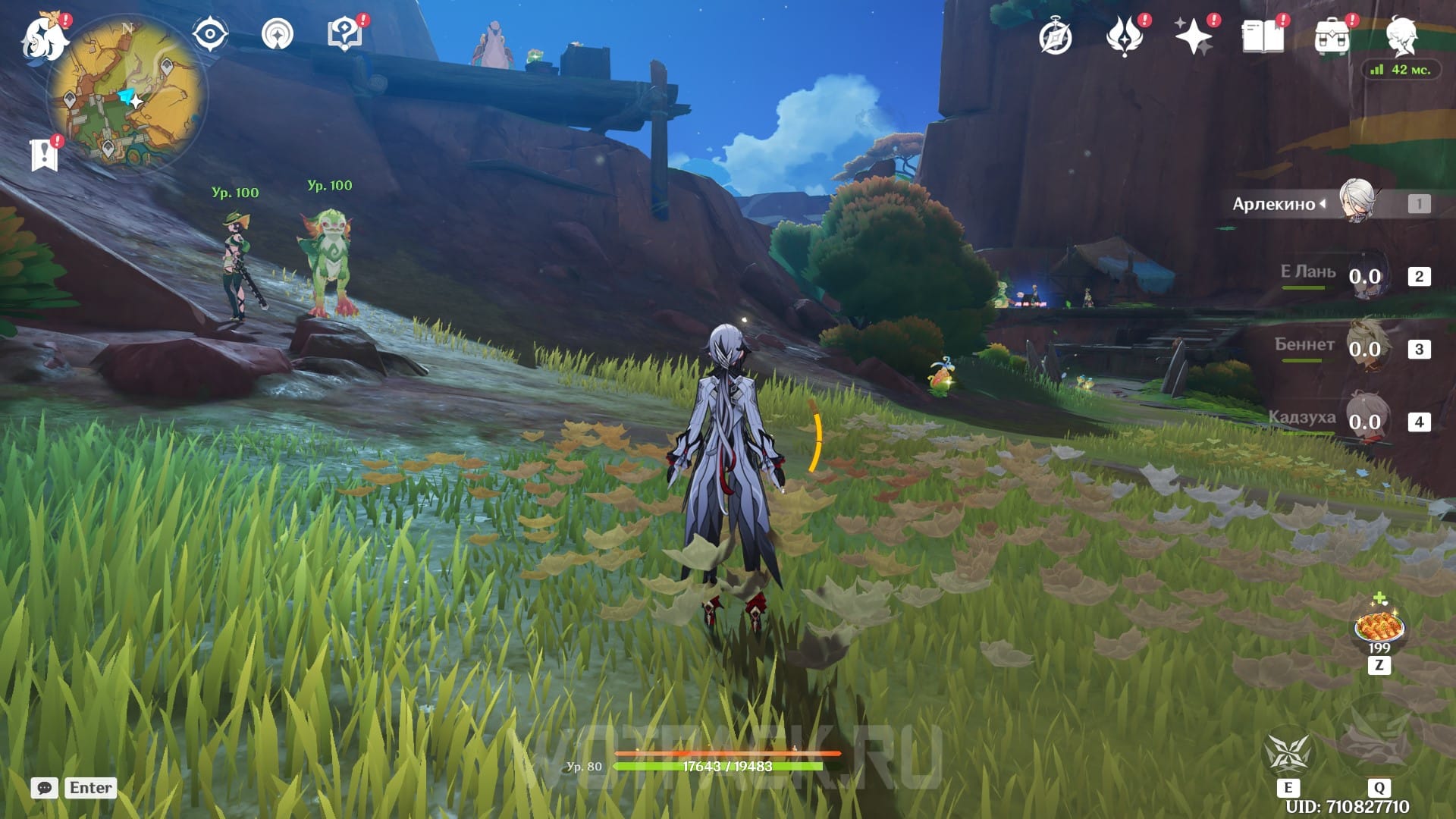Open the Wish star icon

point(1193,36)
